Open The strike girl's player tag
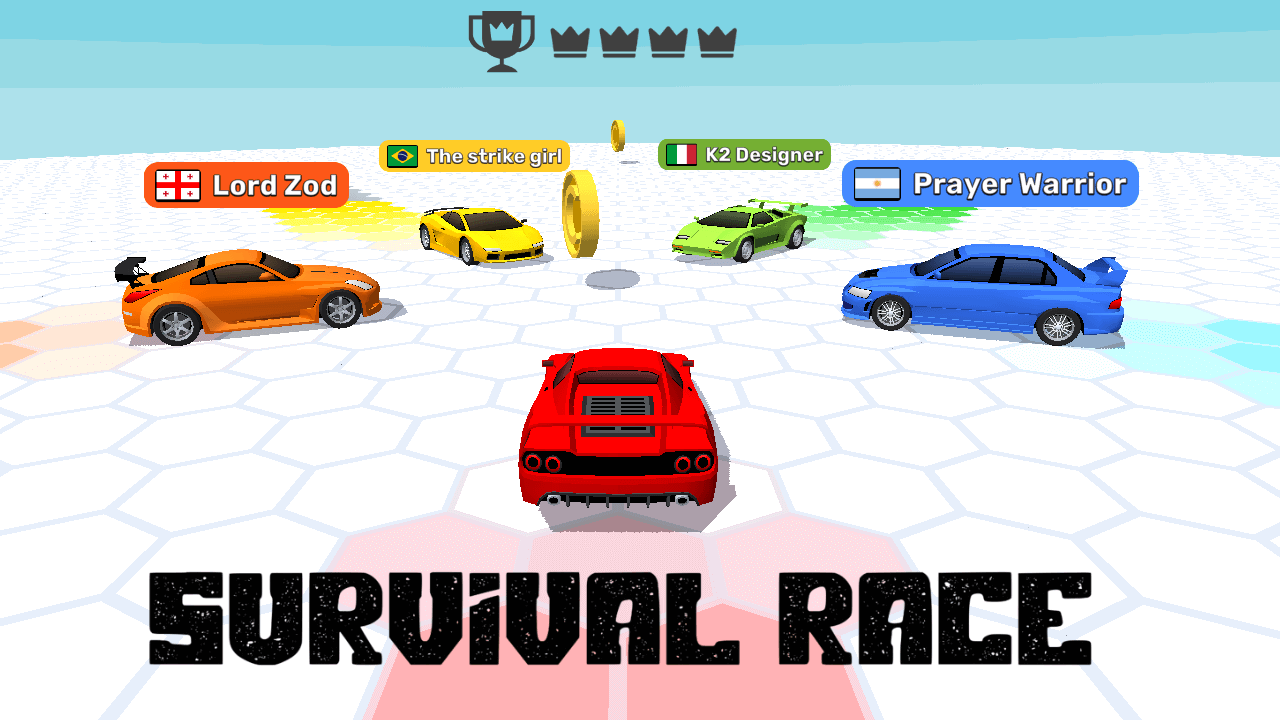 point(473,155)
